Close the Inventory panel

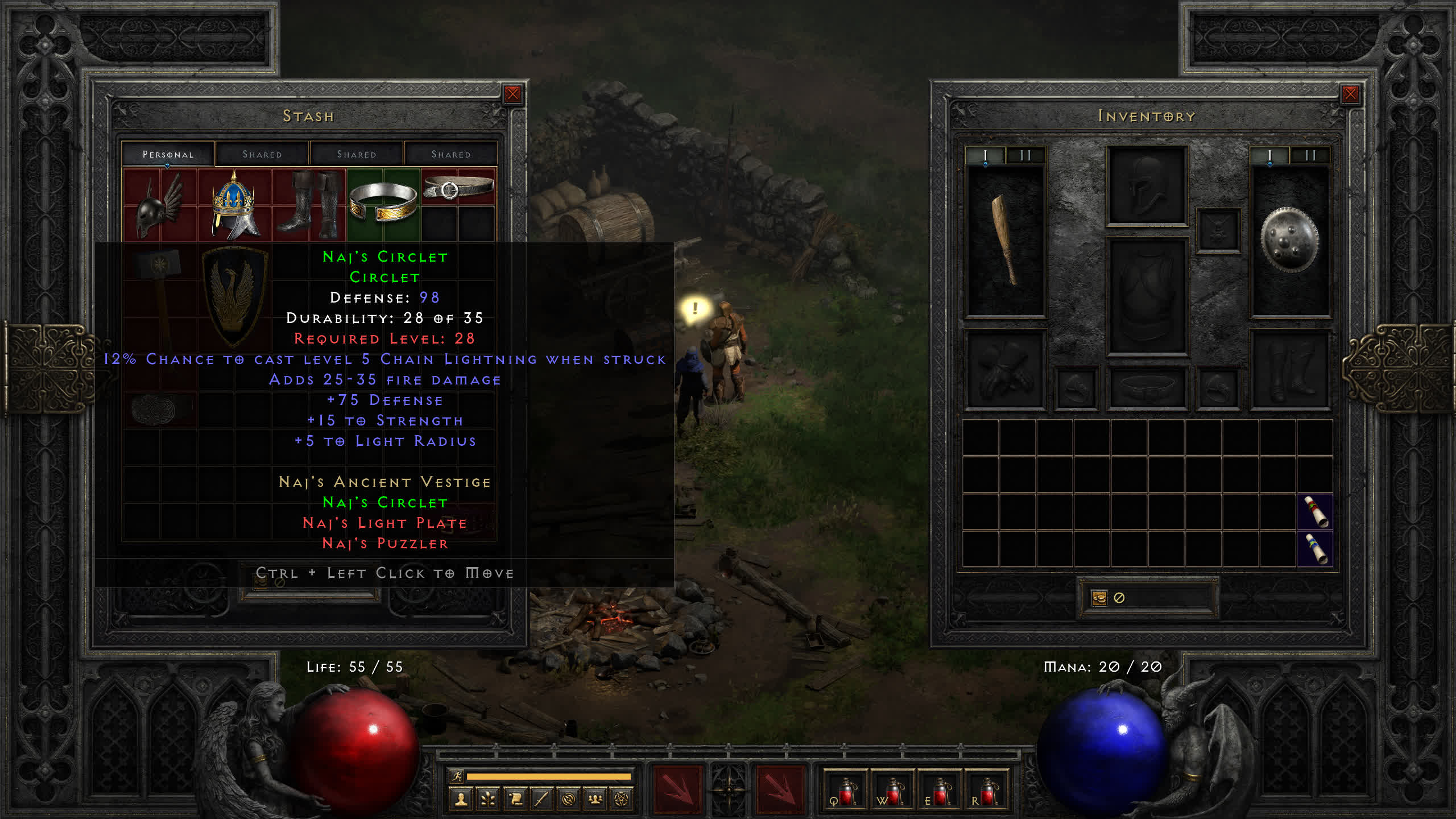pyautogui.click(x=1350, y=94)
